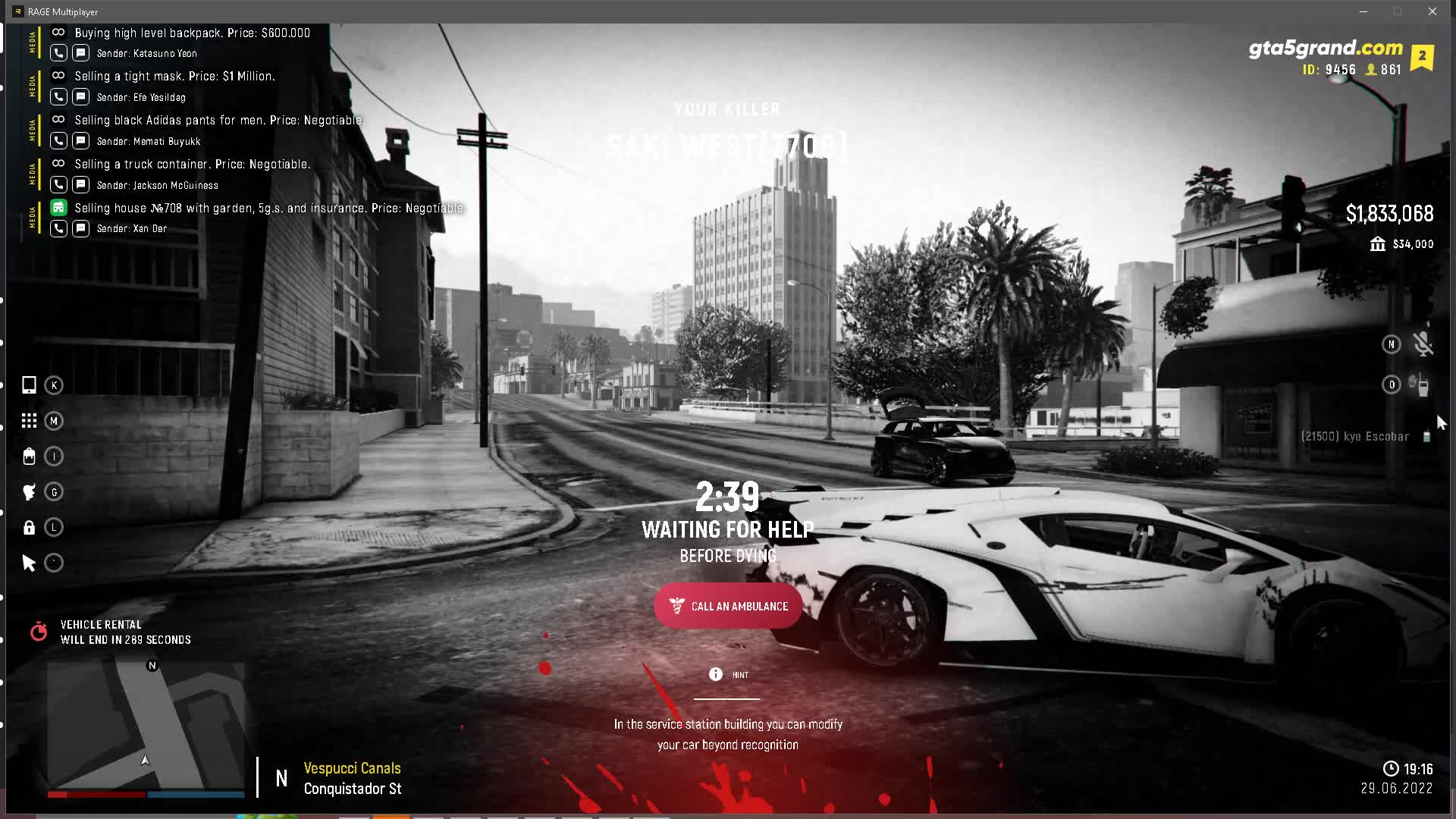Call sender Katasuno Yeon via phone icon
The width and height of the screenshot is (1456, 819).
tap(58, 53)
